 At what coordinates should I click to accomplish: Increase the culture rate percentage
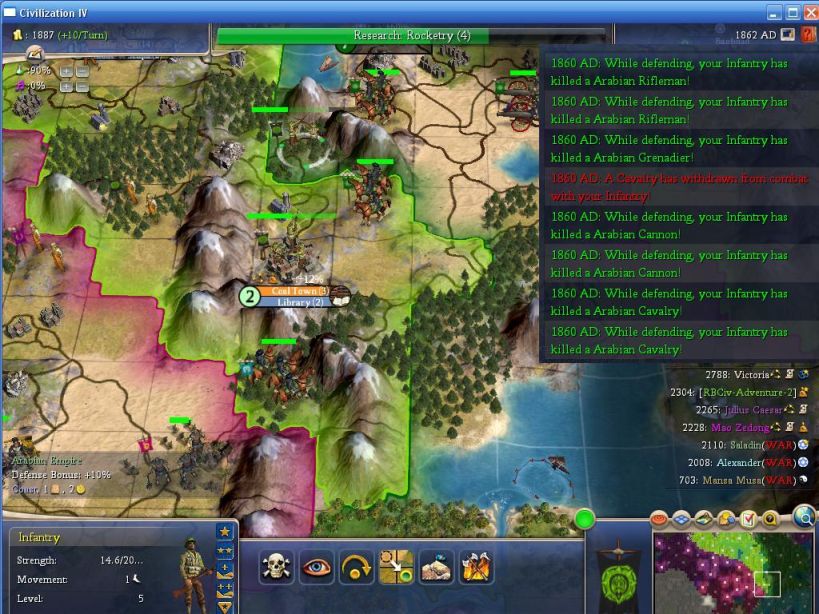pos(67,86)
